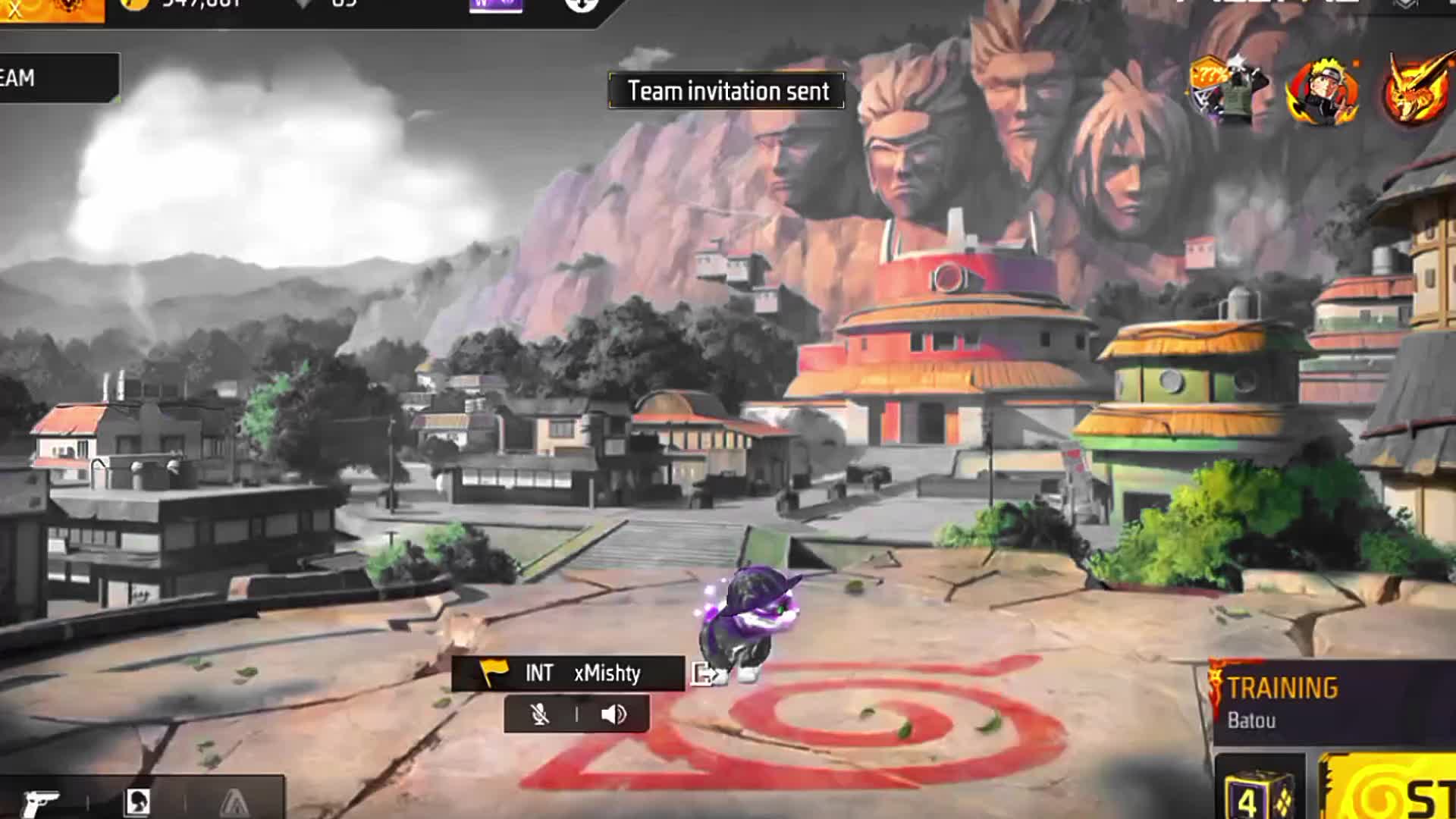This screenshot has height=819, width=1456.
Task: Open the orange player profile banner
Action: (52, 9)
